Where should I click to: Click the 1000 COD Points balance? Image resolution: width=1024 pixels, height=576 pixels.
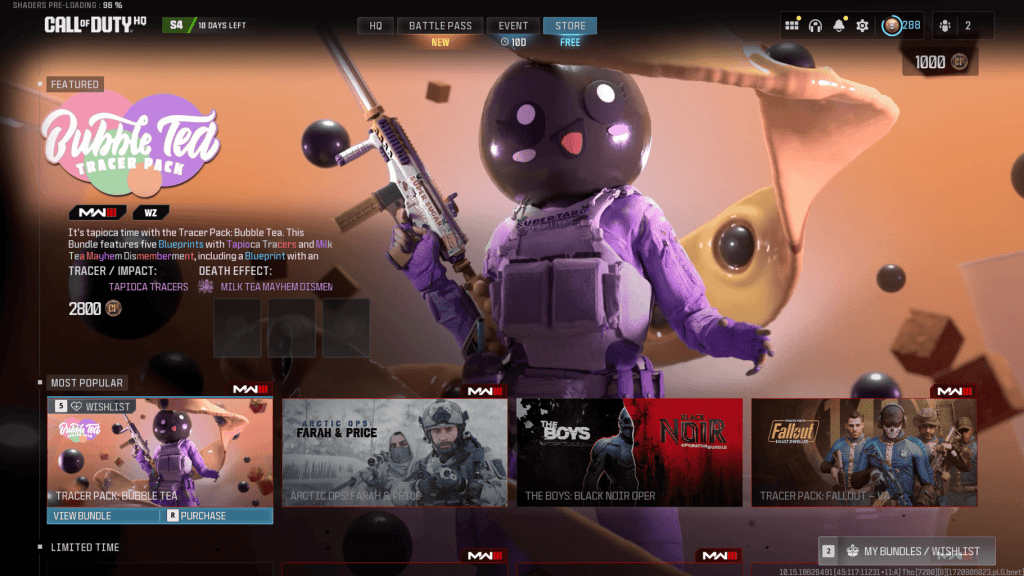coord(940,62)
